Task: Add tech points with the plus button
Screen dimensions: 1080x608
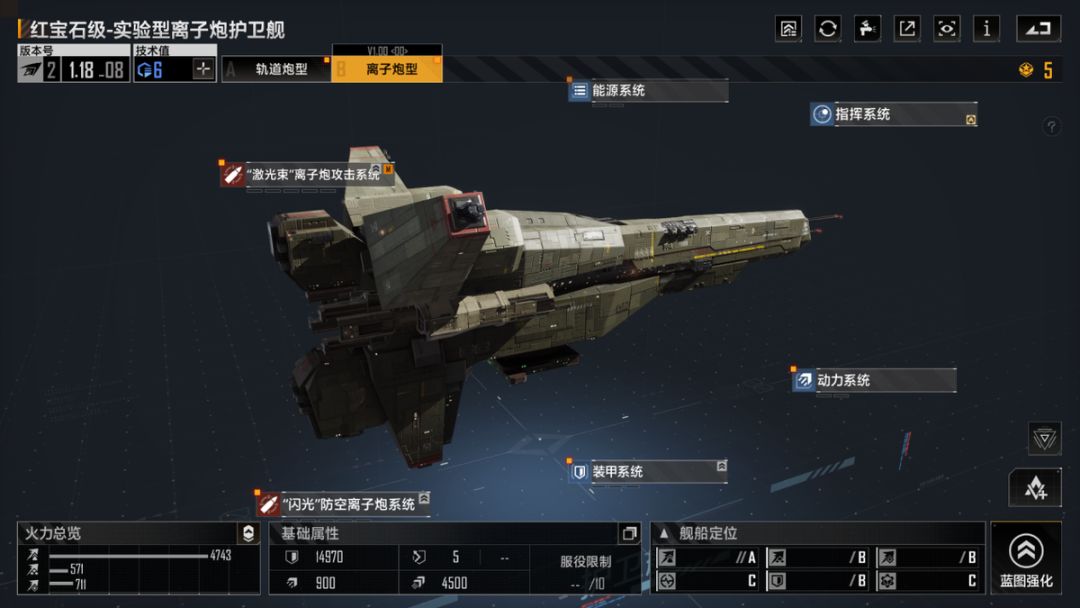Action: 203,69
